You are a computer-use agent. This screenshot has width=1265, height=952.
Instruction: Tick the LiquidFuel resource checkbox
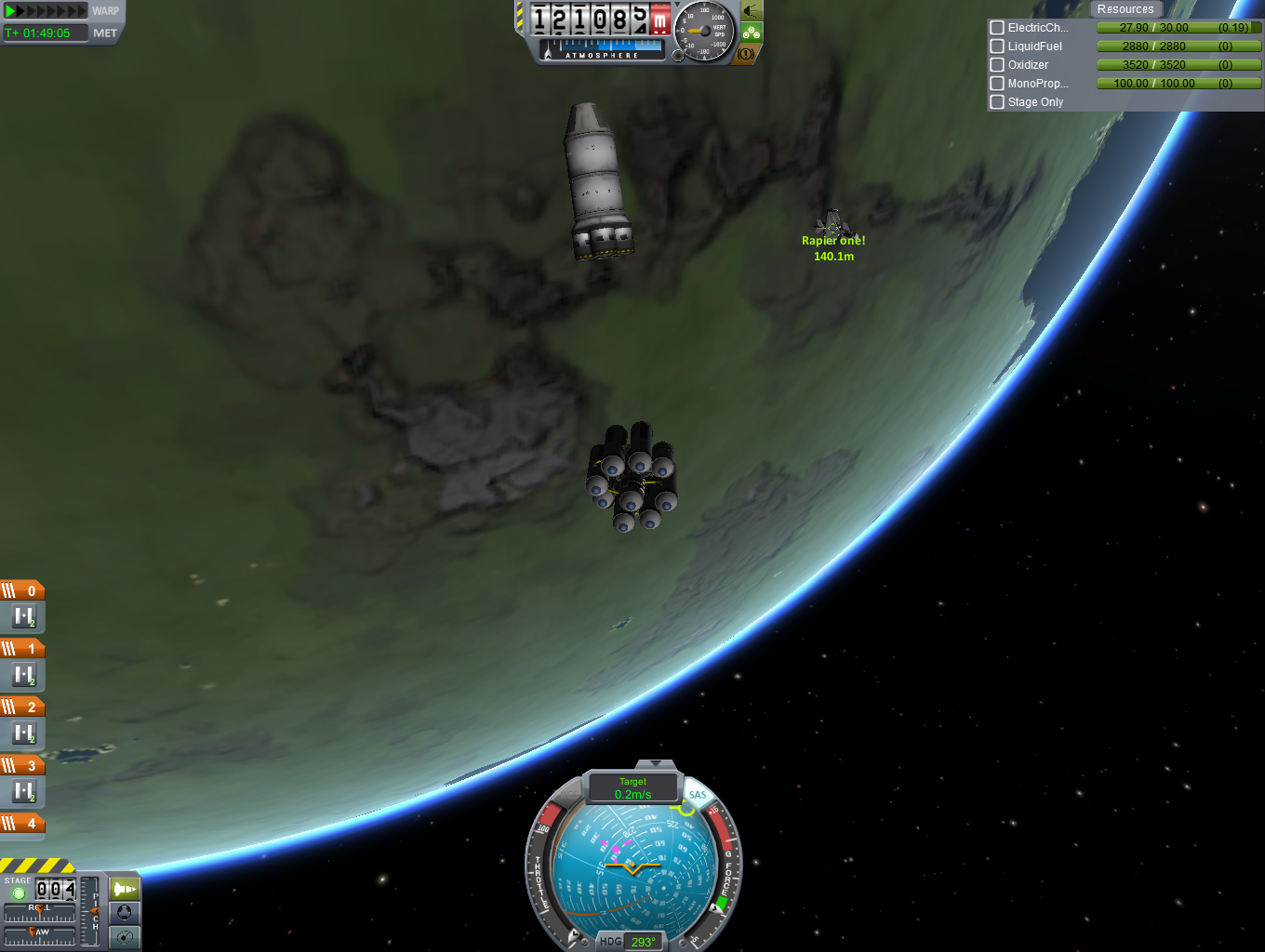tap(997, 46)
